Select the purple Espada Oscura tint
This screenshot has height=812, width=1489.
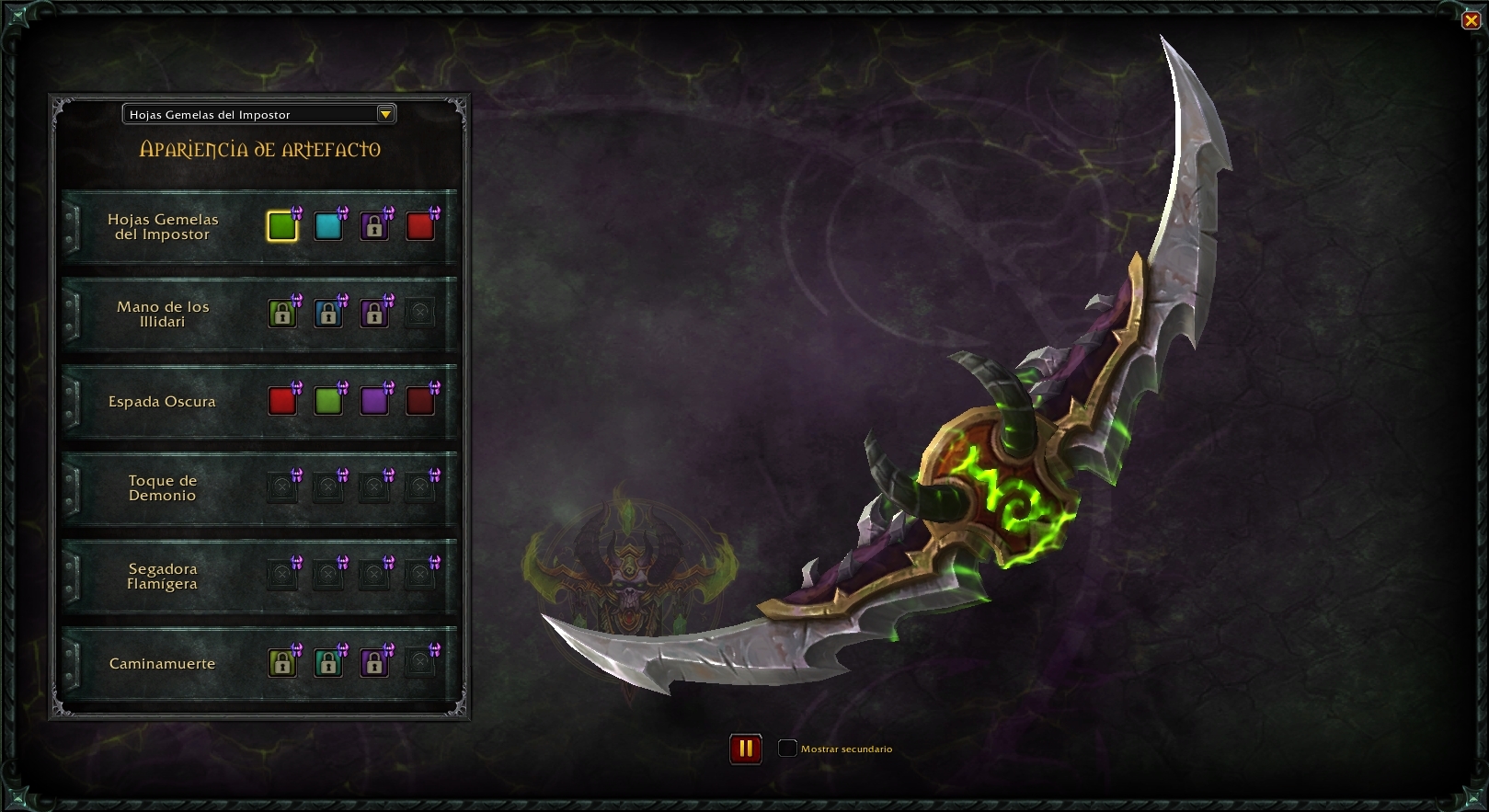tap(374, 401)
